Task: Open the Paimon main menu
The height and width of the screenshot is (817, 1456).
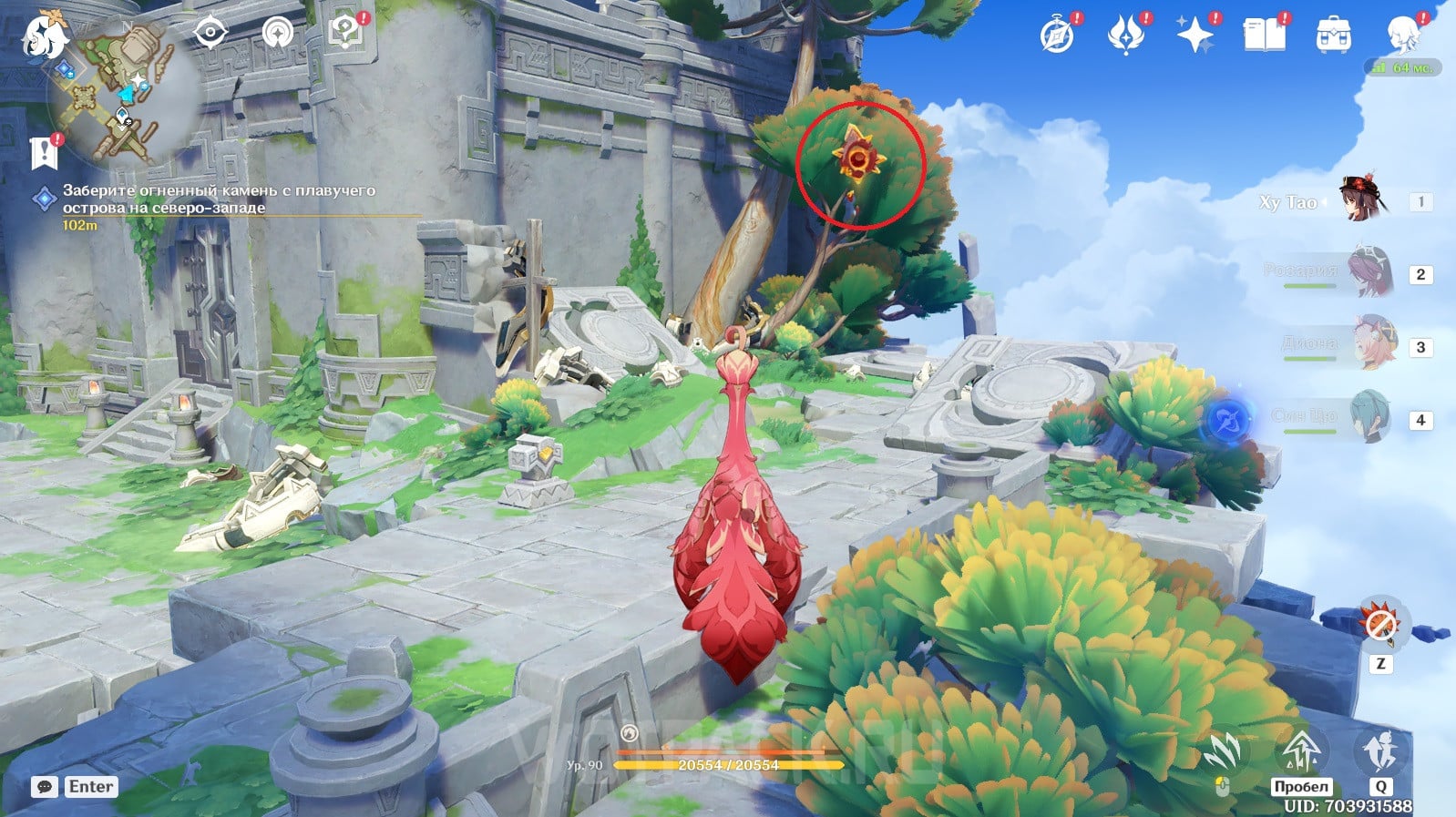Action: [x=44, y=36]
